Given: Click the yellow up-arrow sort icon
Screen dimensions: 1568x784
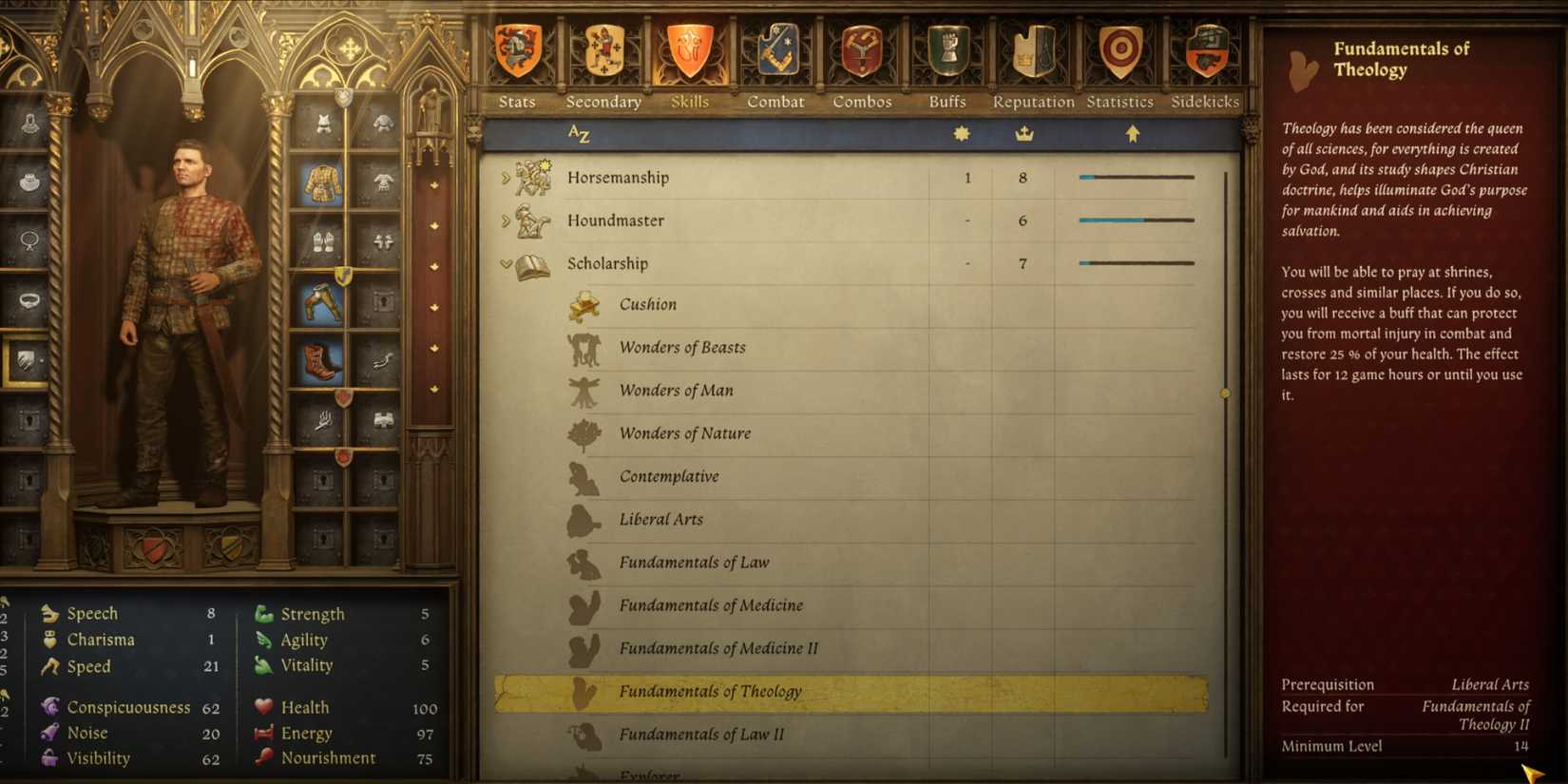Looking at the screenshot, I should click(x=1131, y=134).
